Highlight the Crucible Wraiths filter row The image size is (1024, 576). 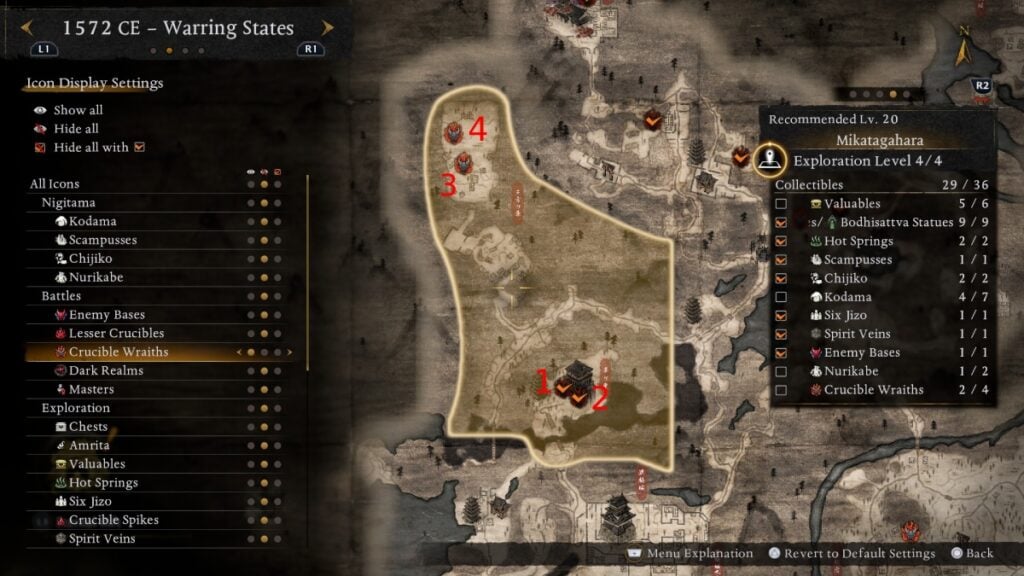[118, 352]
